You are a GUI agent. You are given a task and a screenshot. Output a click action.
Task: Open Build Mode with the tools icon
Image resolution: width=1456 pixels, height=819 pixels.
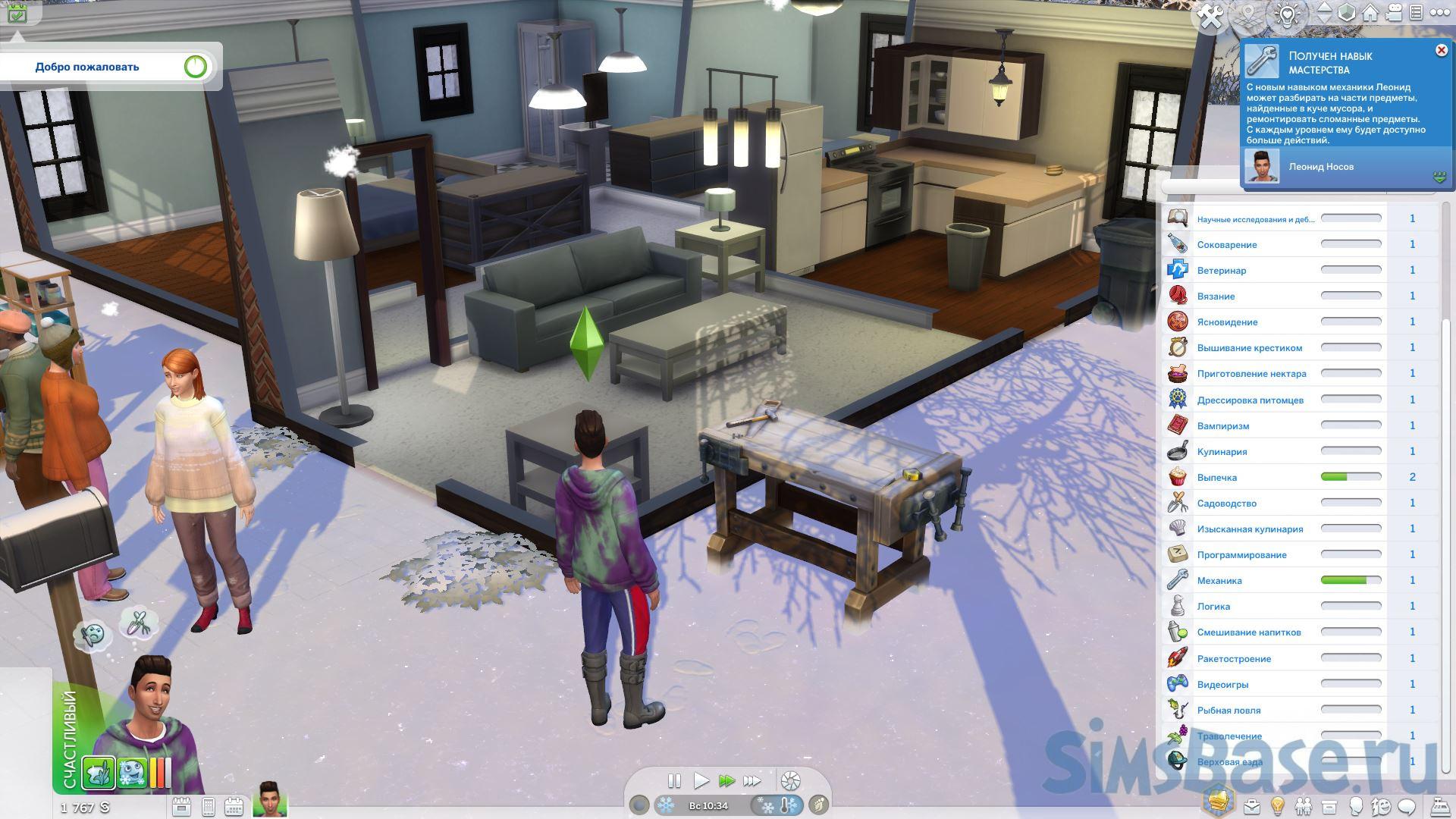click(x=1210, y=17)
